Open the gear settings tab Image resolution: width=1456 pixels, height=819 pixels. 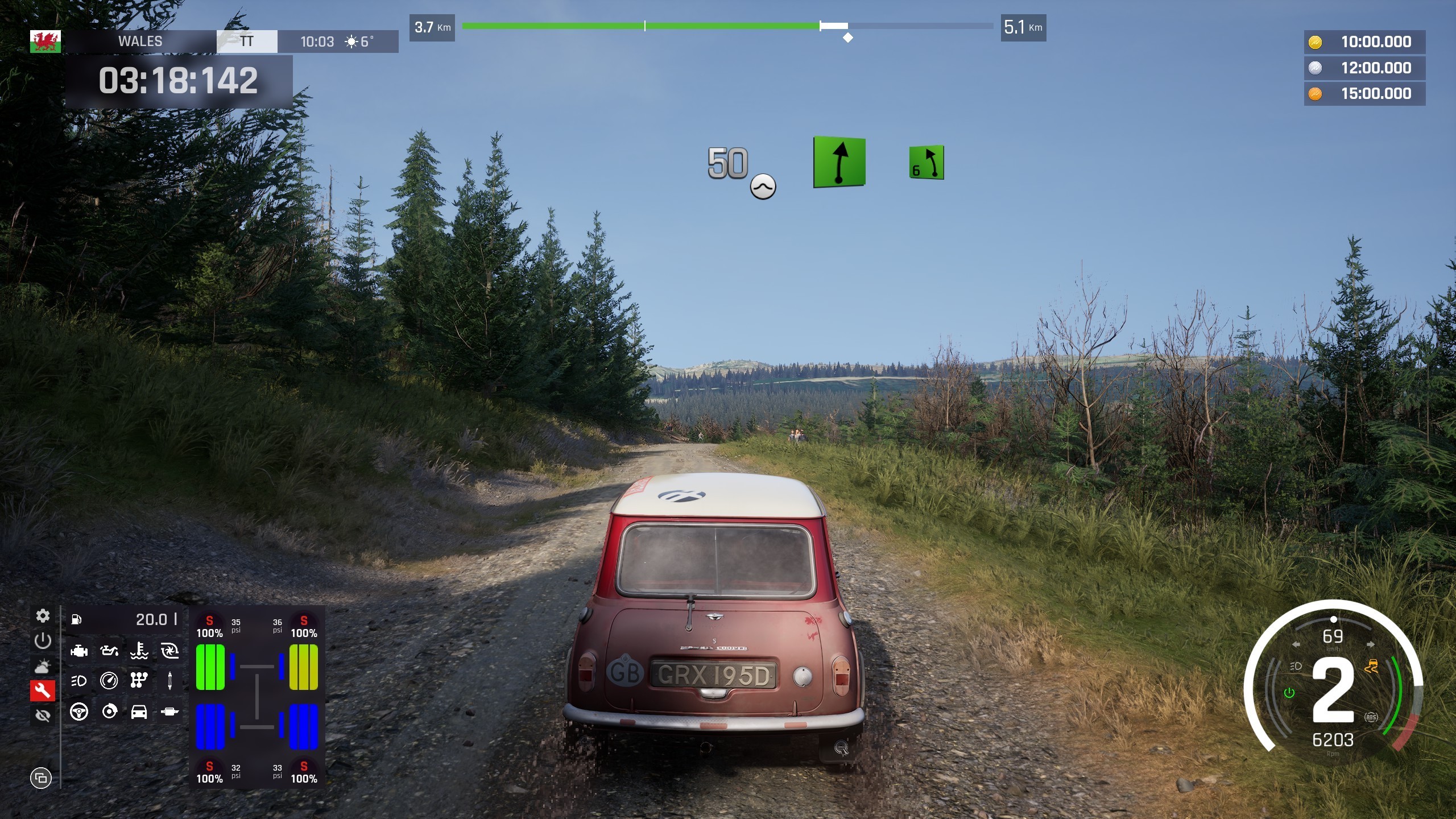tap(43, 616)
